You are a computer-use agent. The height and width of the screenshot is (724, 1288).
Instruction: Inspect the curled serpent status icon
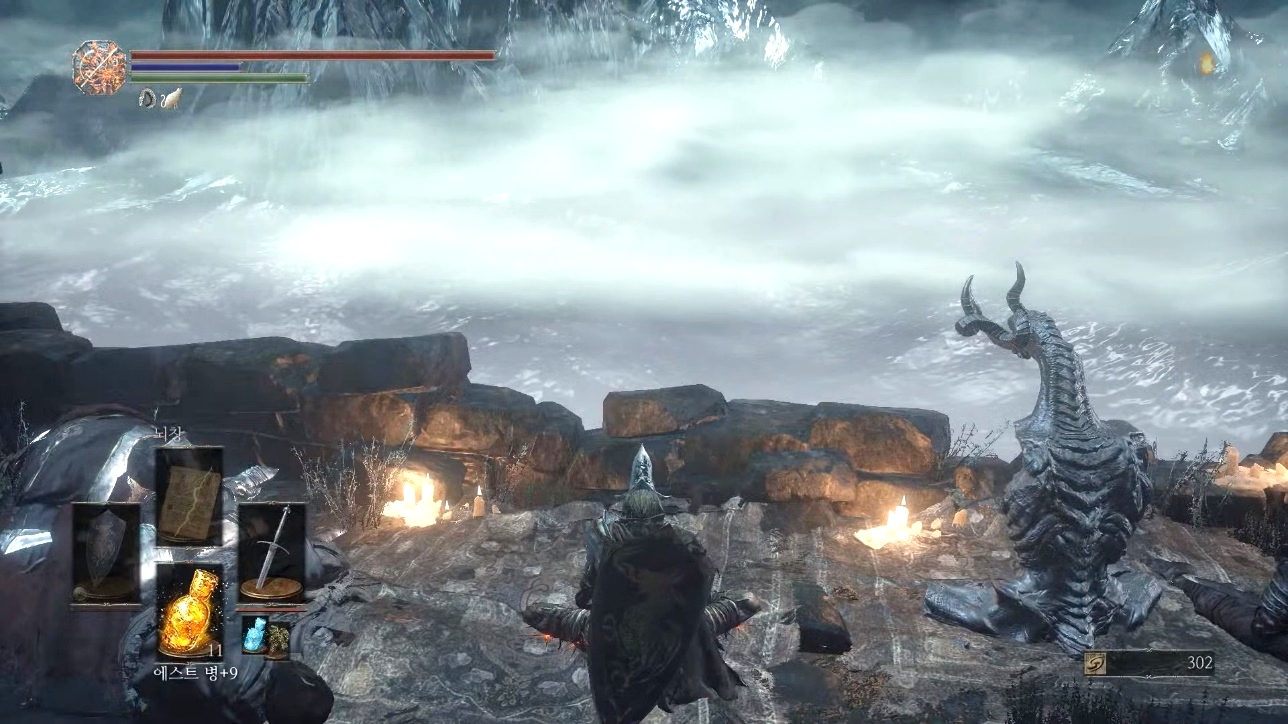[147, 98]
